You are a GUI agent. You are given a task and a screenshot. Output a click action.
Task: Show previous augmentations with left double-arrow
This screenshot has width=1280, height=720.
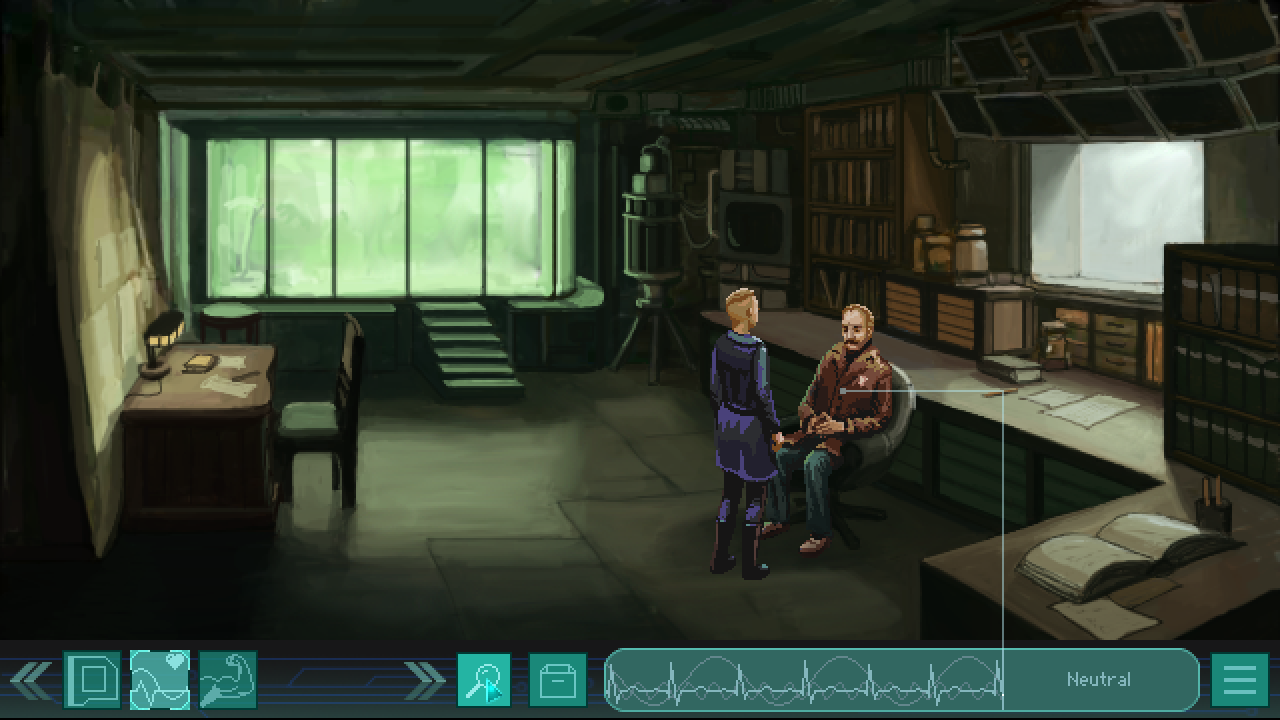click(31, 680)
